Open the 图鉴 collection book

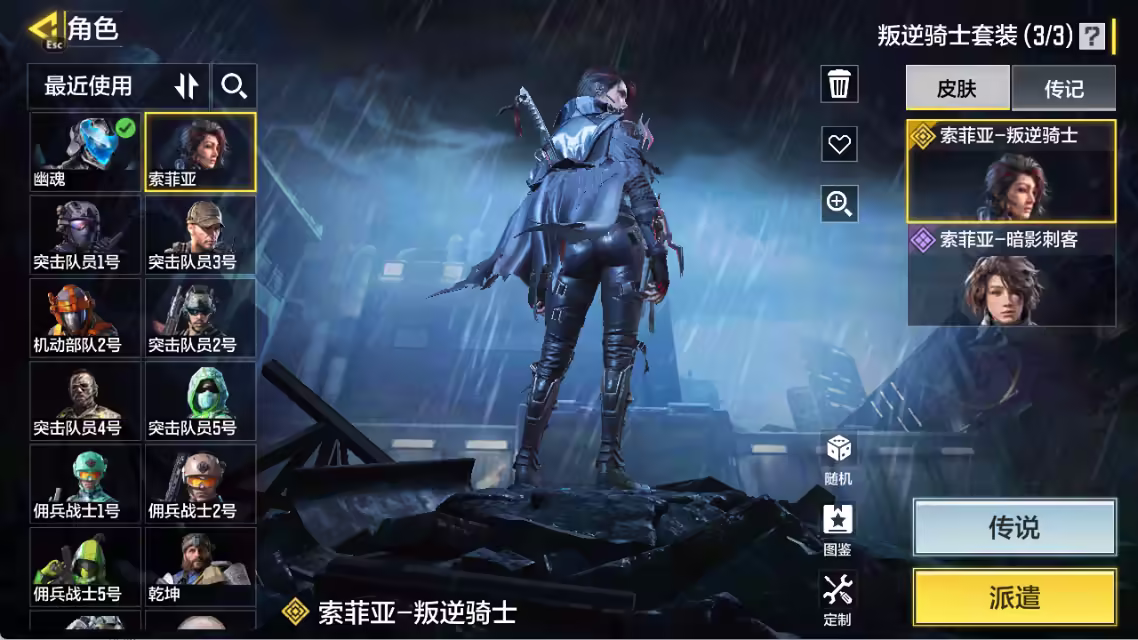(838, 528)
